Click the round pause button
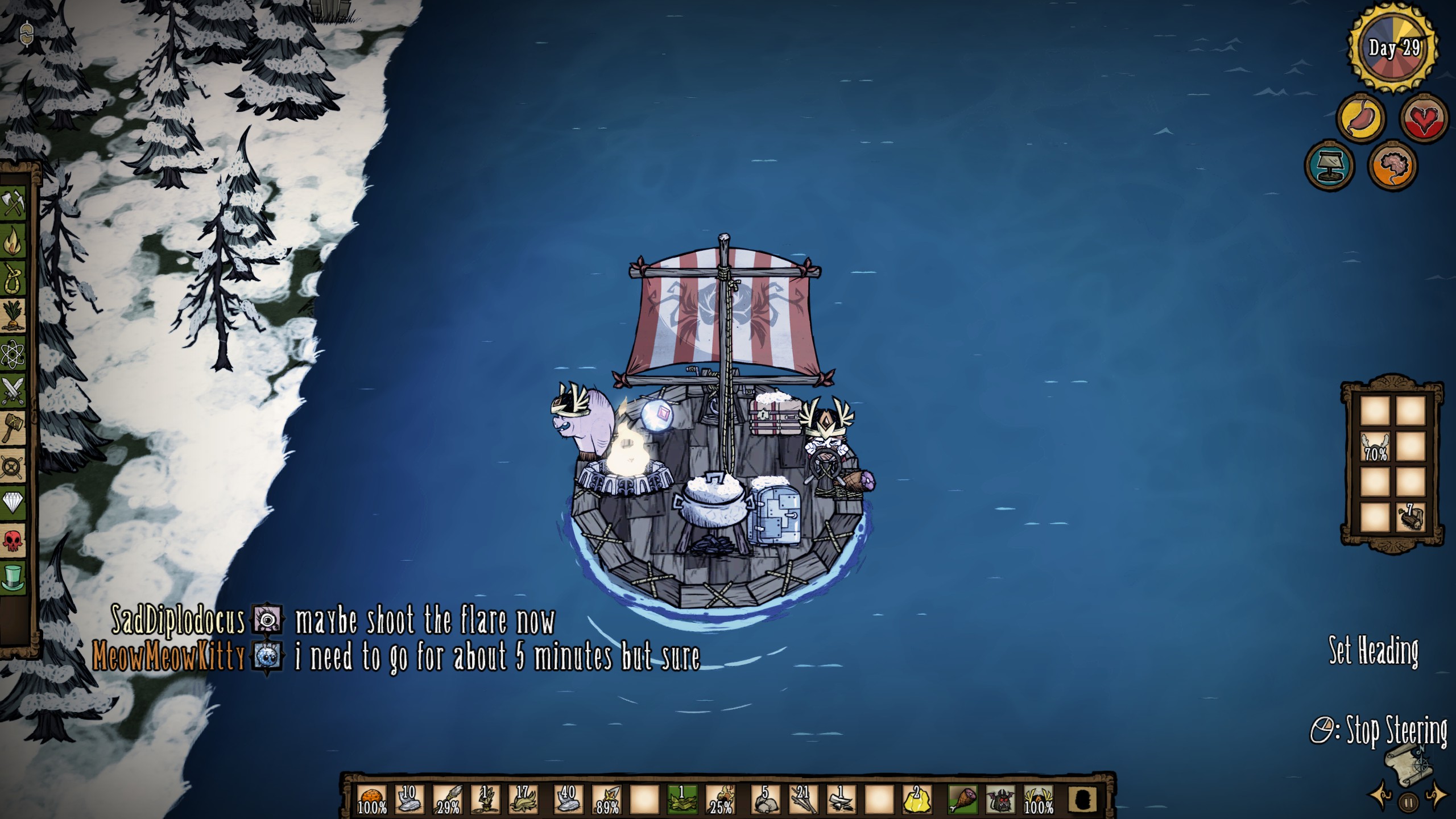 click(1409, 803)
